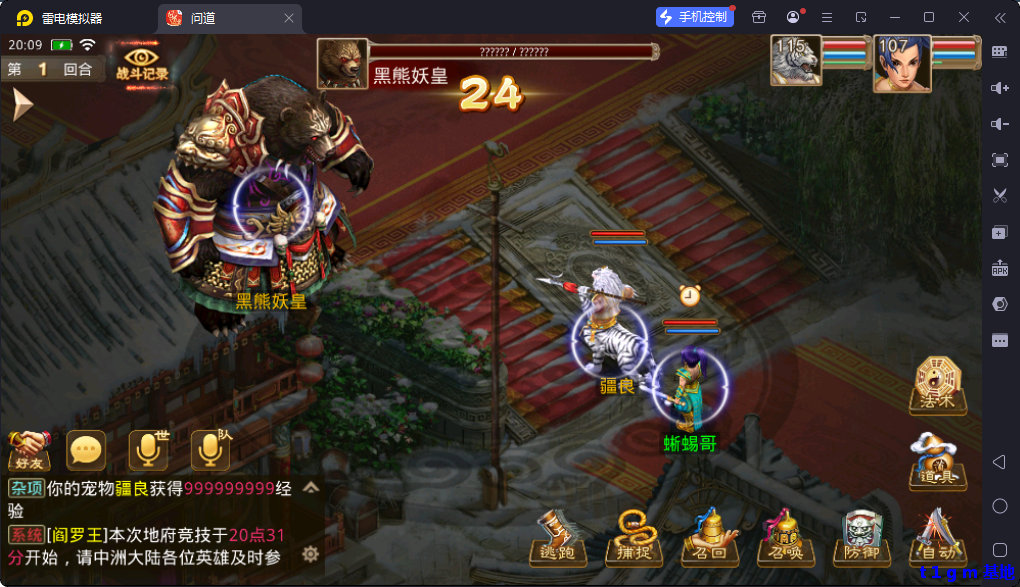
Task: Use the 捕捉 capture action
Action: tap(633, 540)
